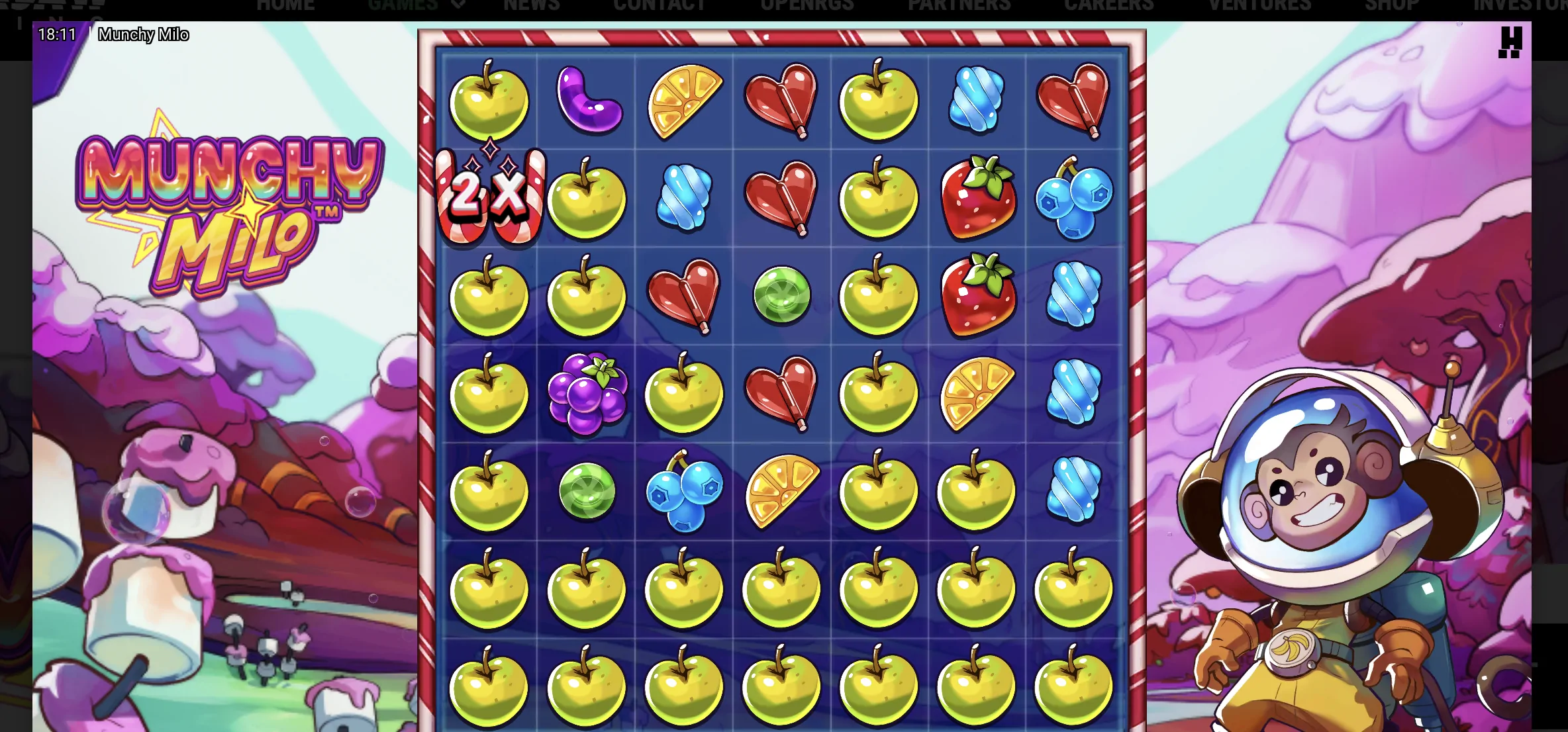Click the 18:11 session timer
1568x732 pixels.
click(x=57, y=34)
